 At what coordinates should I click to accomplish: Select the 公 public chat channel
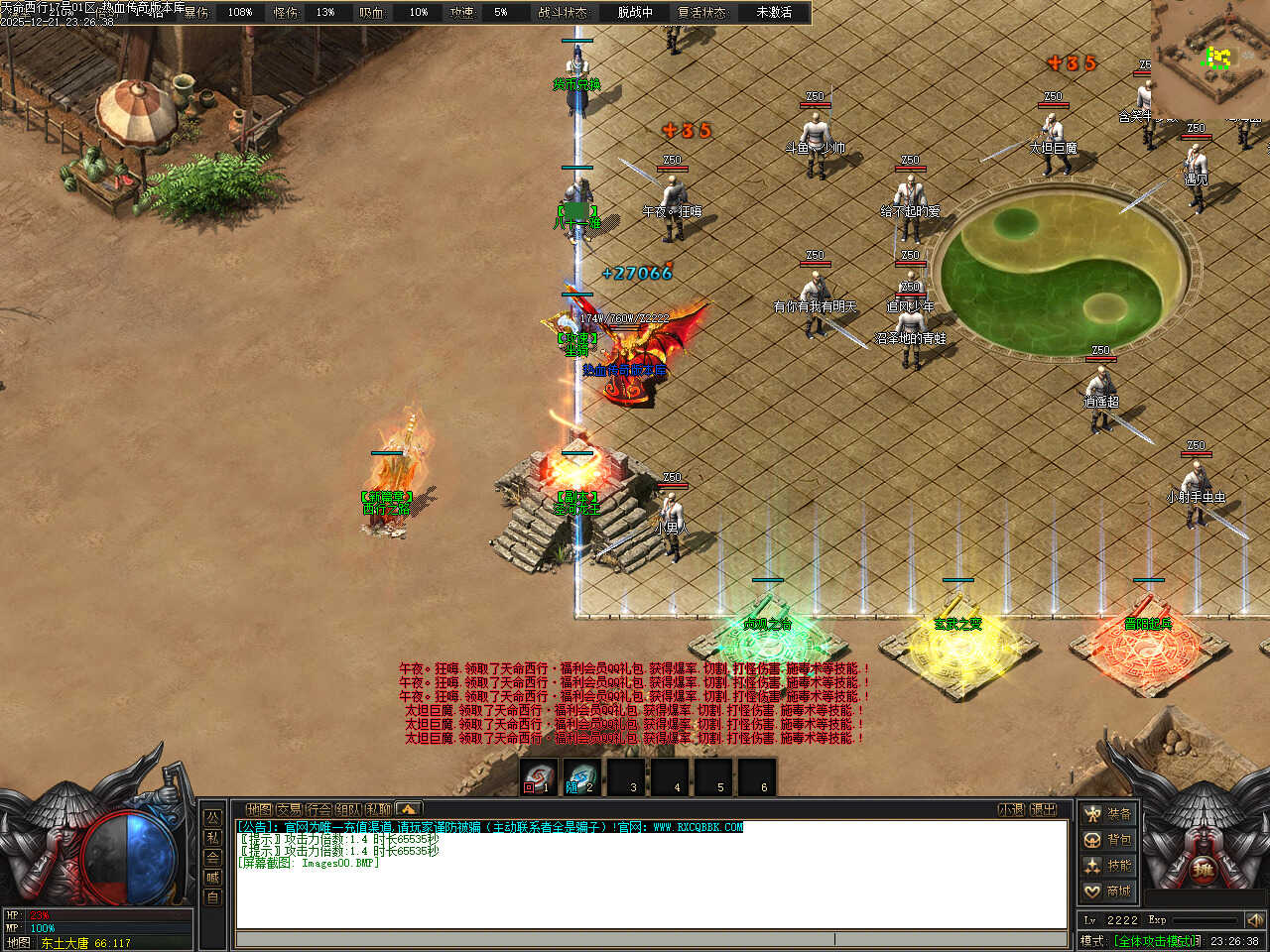coord(212,818)
